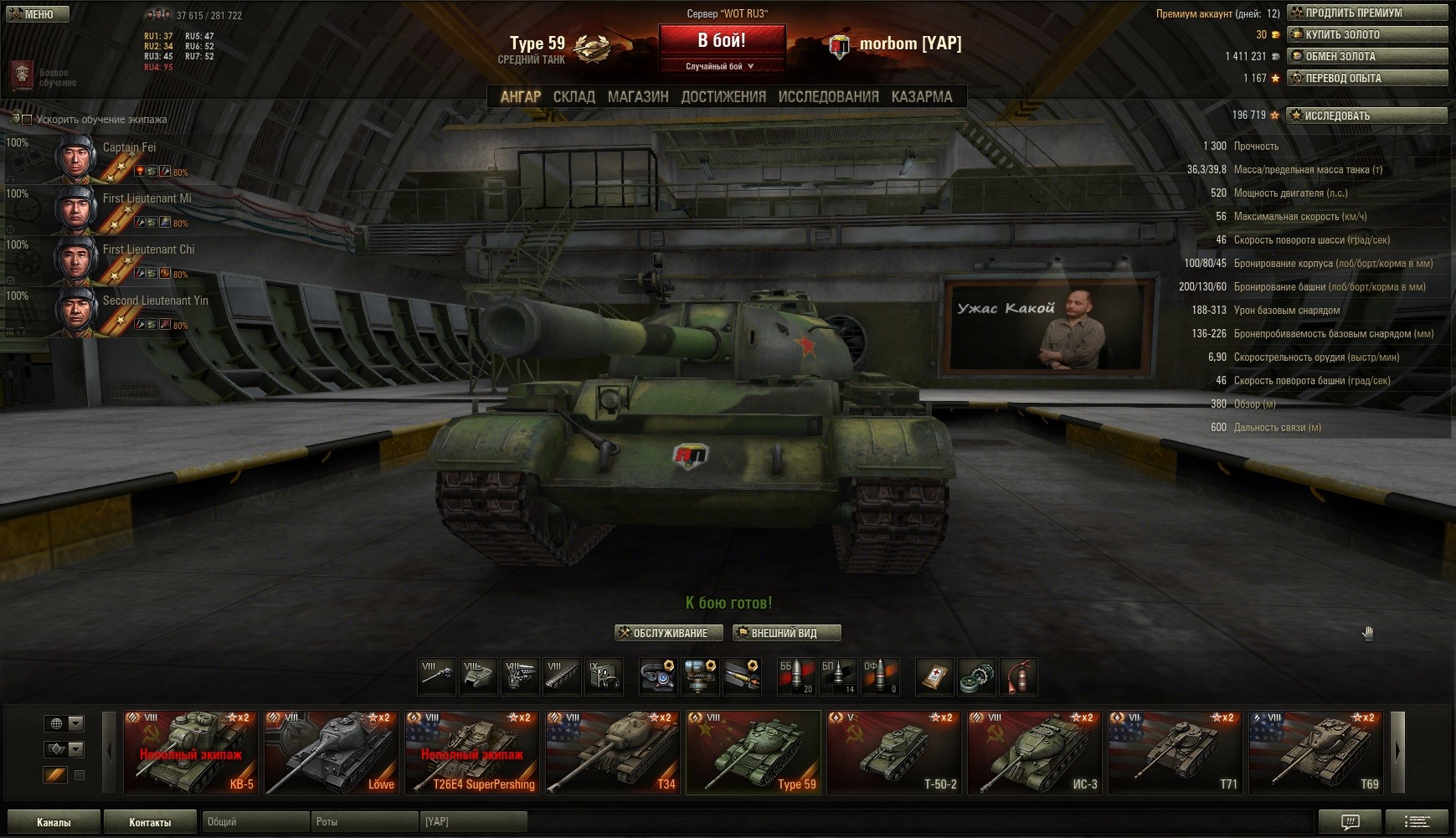Viewport: 1456px width, 838px height.
Task: Toggle Ускорить обучение экипажа checkbox
Action: [x=27, y=120]
